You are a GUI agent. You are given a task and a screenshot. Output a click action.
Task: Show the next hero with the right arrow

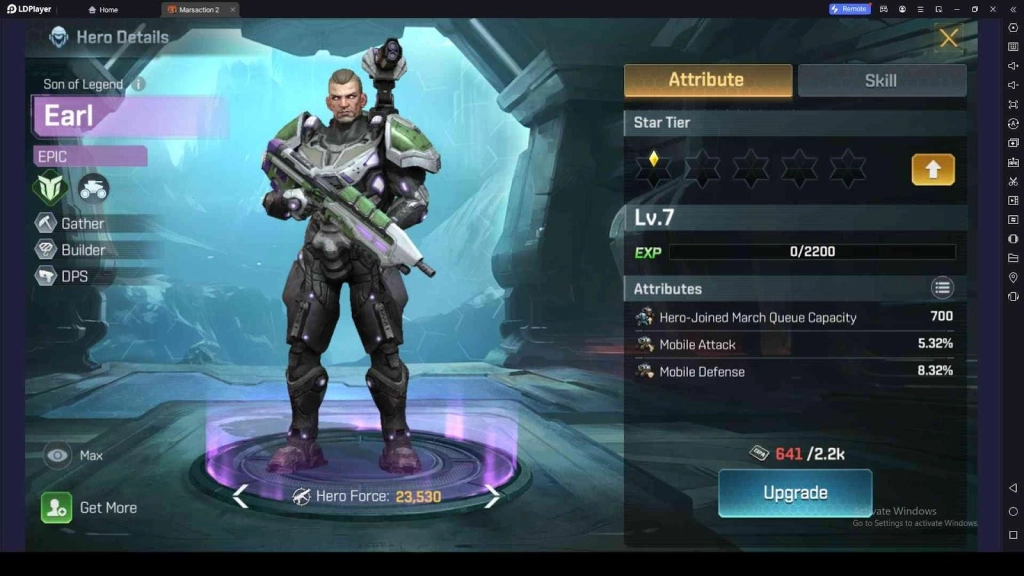click(492, 496)
